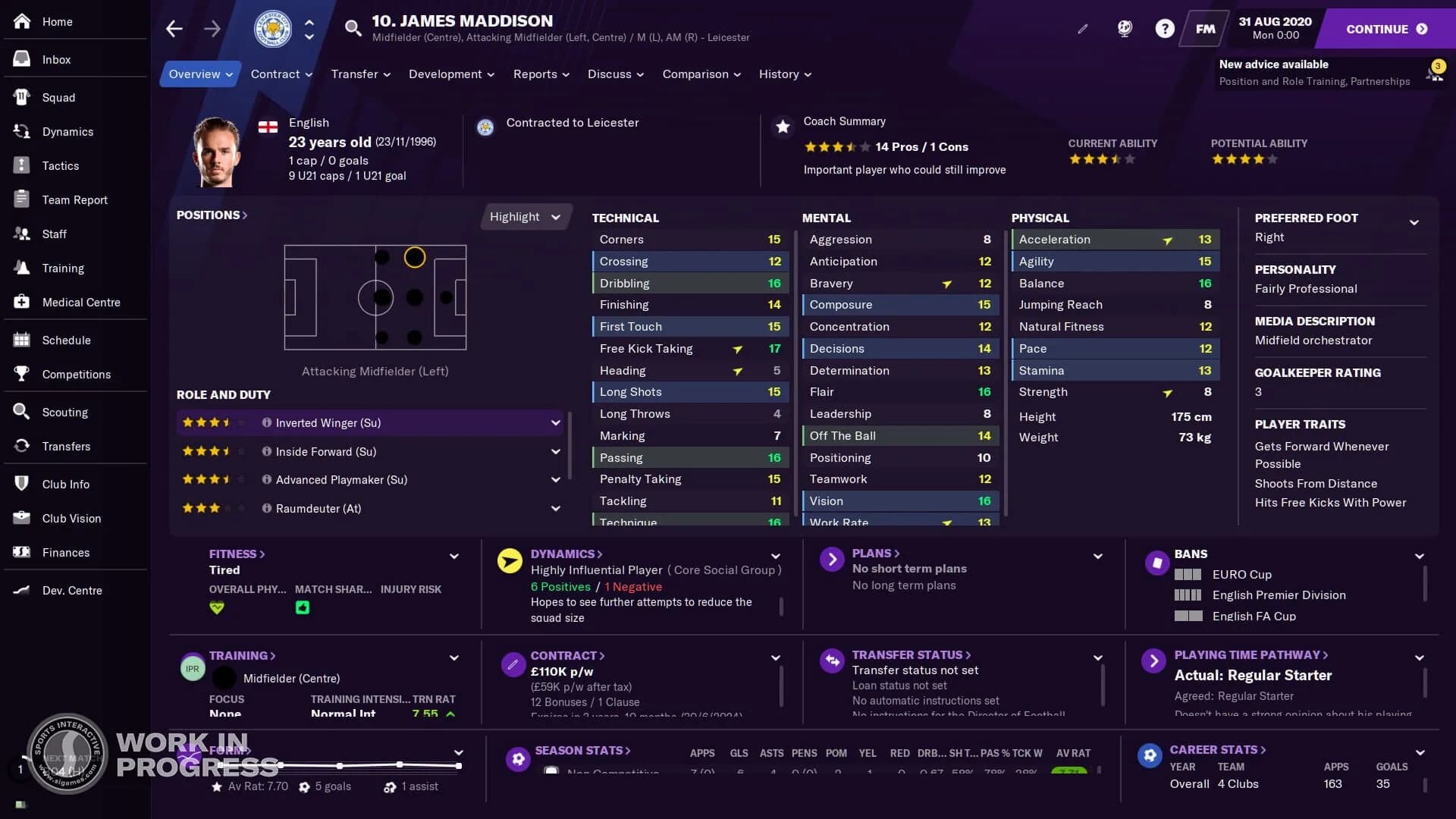Open the Preferred Foot dropdown
The image size is (1456, 819).
pos(1415,222)
